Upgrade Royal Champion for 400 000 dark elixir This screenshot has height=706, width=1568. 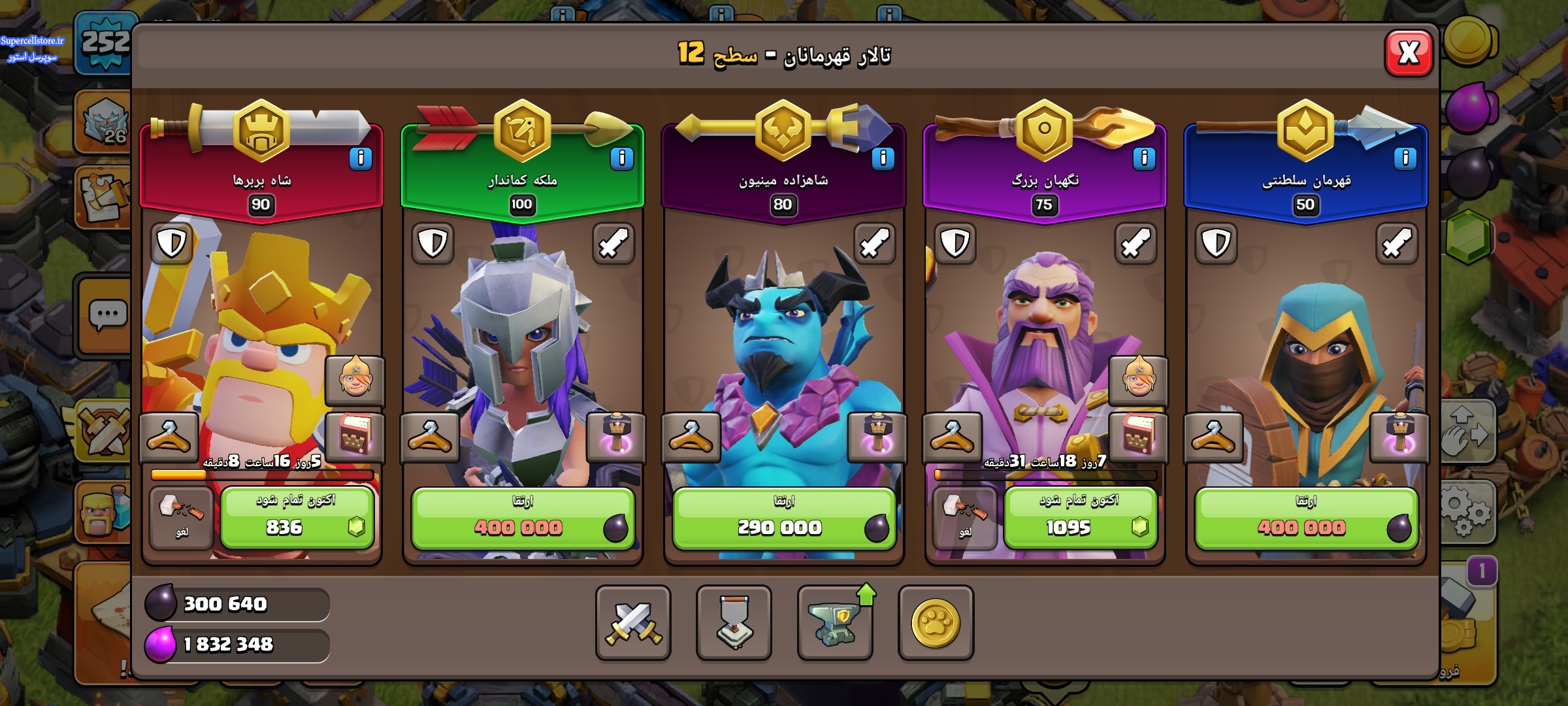pyautogui.click(x=1305, y=518)
